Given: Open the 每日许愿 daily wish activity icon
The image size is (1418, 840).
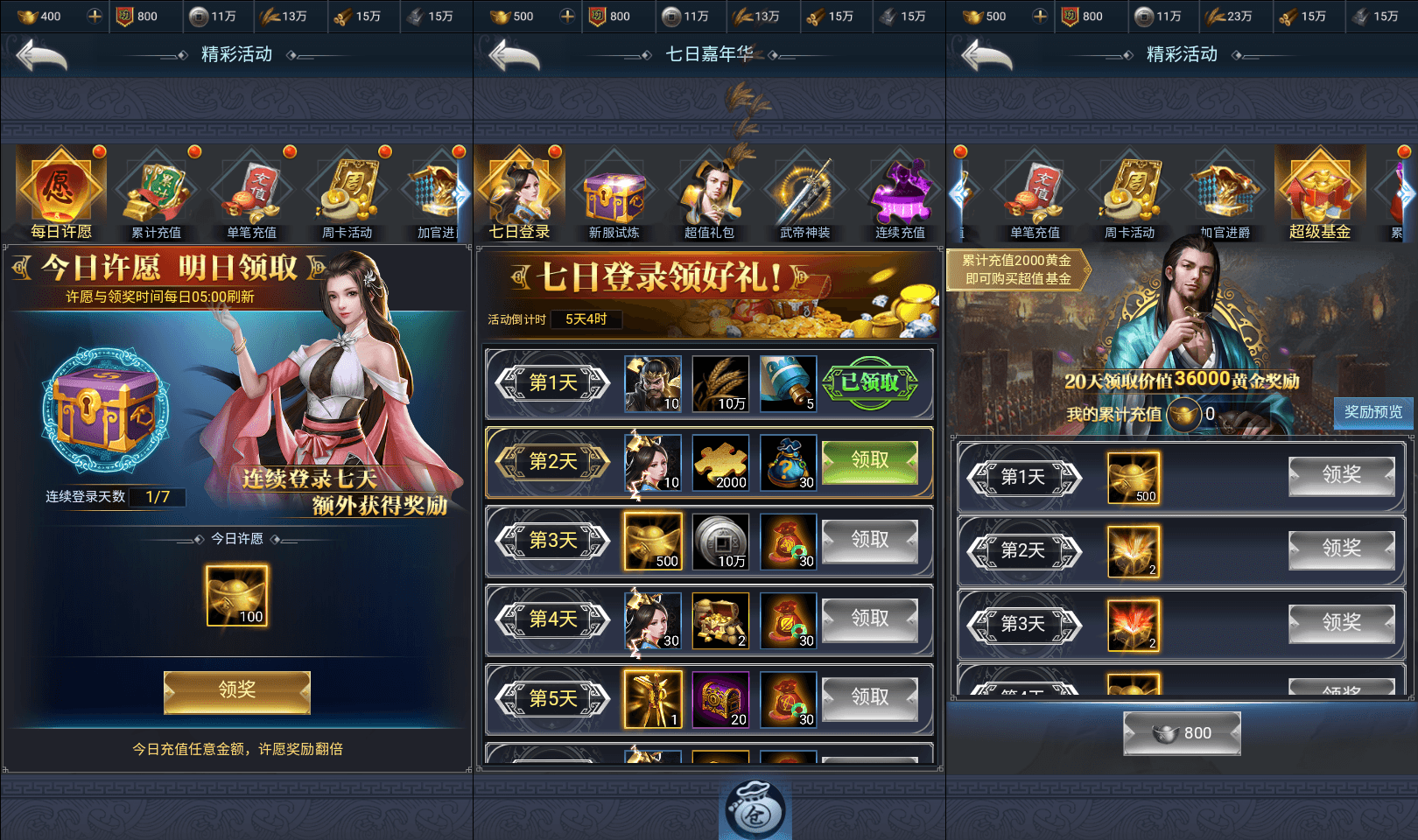Looking at the screenshot, I should pyautogui.click(x=60, y=188).
